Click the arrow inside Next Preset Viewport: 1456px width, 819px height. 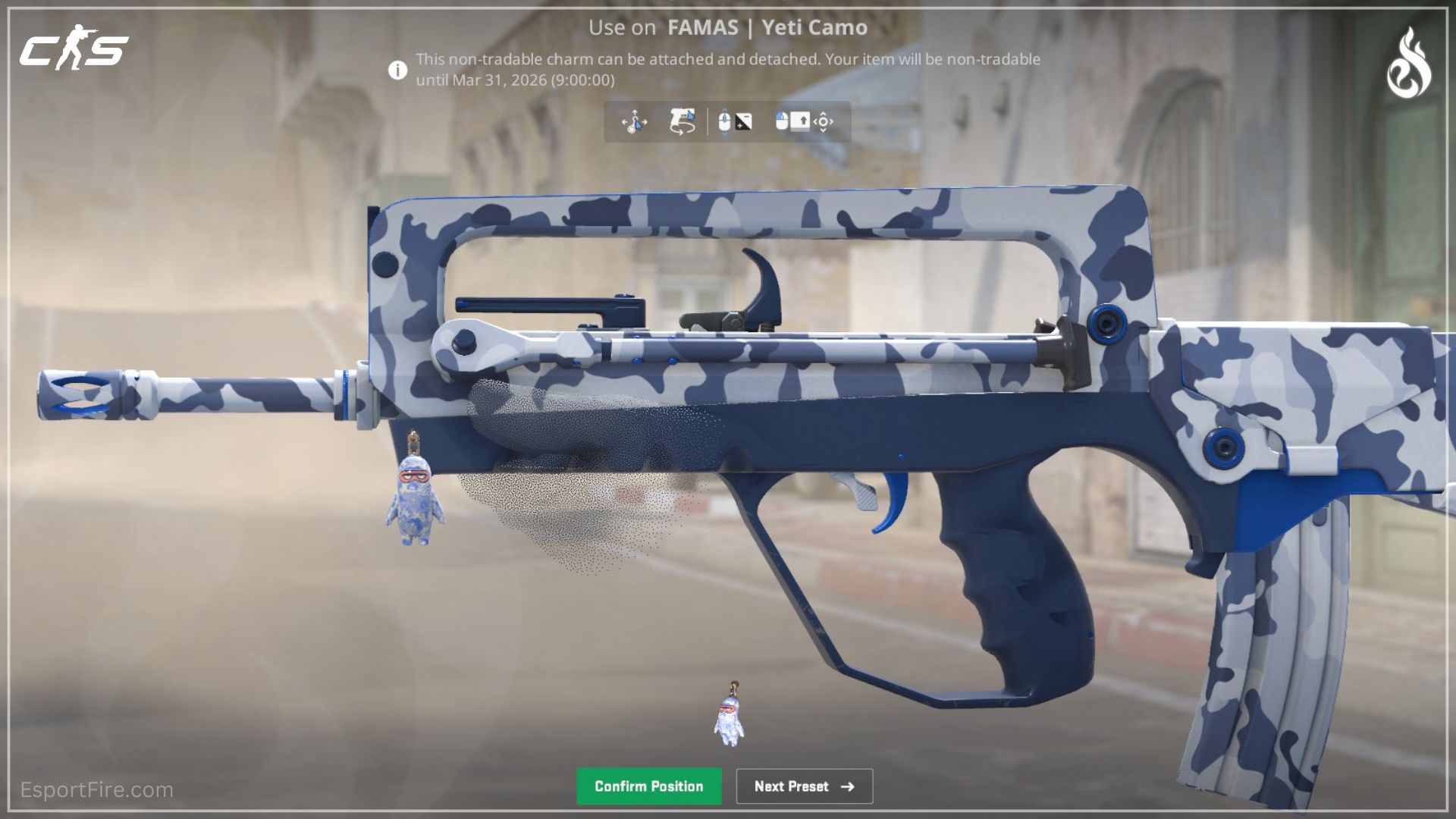[x=848, y=786]
